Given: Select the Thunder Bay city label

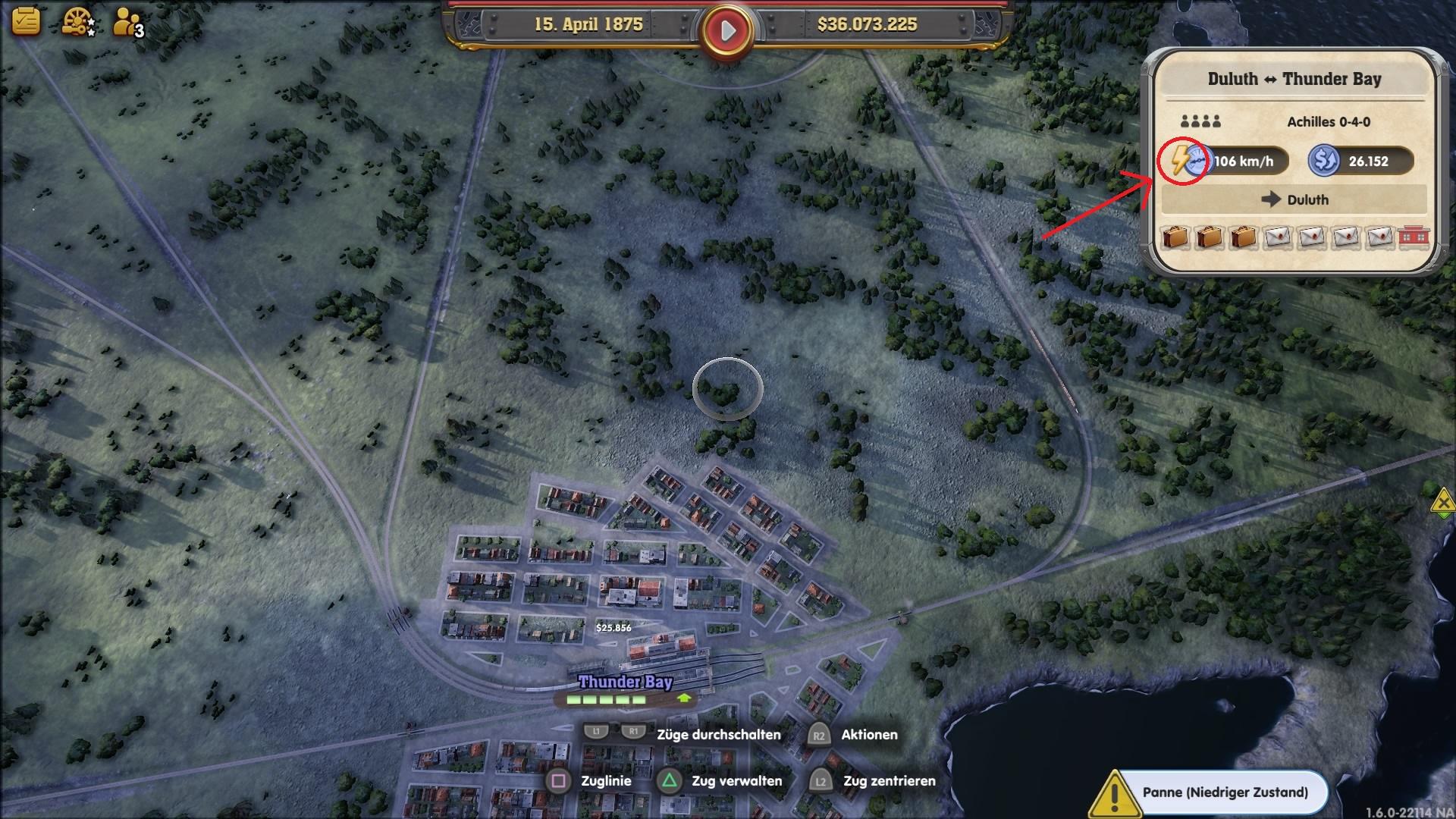Looking at the screenshot, I should [x=625, y=682].
